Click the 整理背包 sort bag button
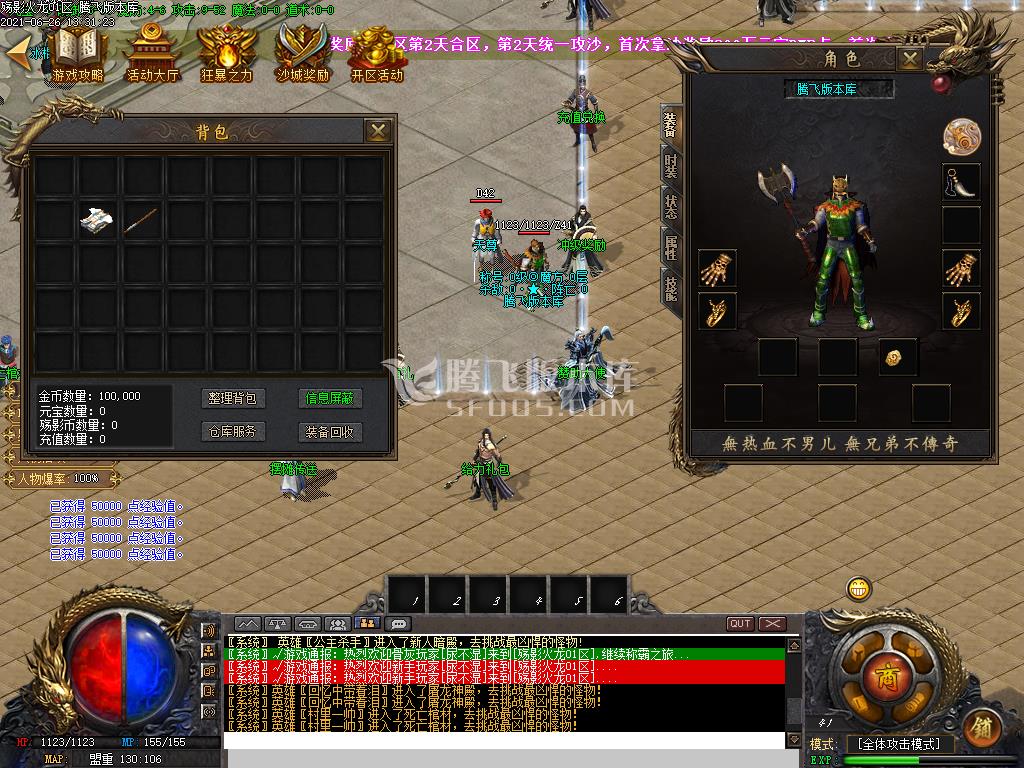Image resolution: width=1024 pixels, height=768 pixels. [232, 398]
